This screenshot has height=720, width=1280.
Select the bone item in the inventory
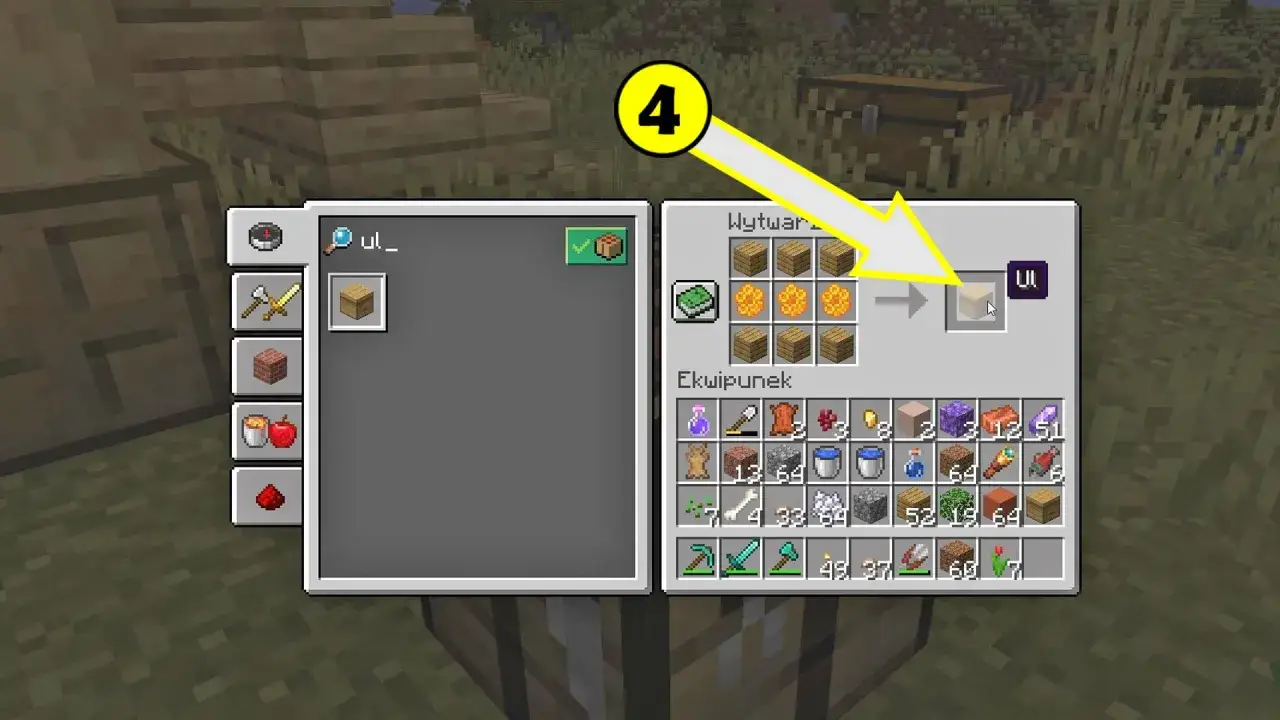coord(740,505)
